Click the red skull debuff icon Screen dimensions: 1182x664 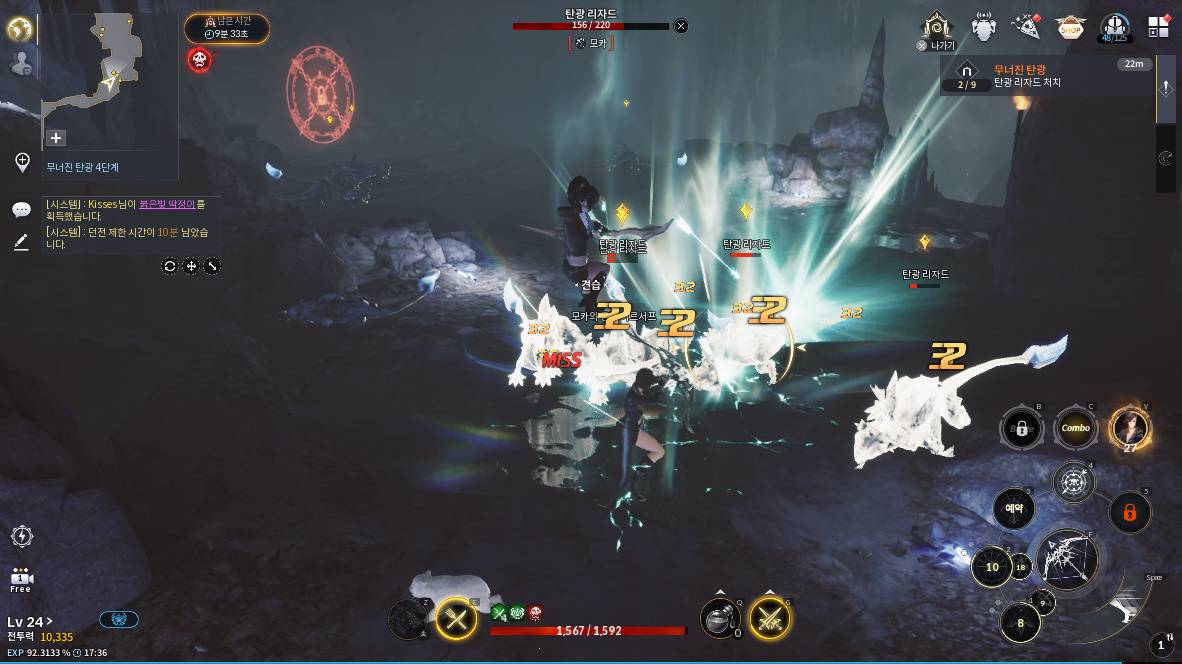(x=200, y=60)
